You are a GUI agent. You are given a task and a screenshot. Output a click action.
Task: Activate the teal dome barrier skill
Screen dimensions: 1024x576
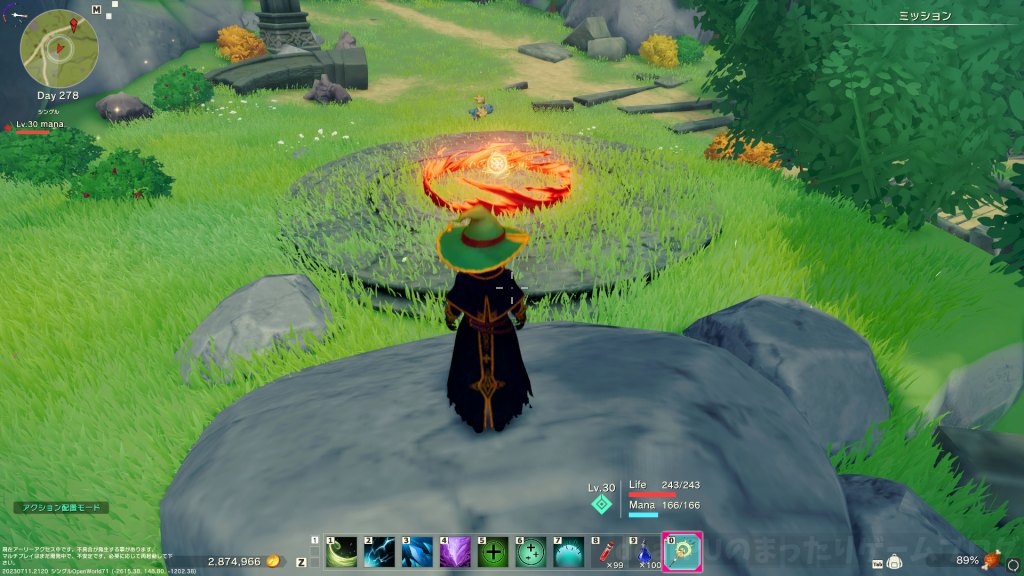coord(569,552)
